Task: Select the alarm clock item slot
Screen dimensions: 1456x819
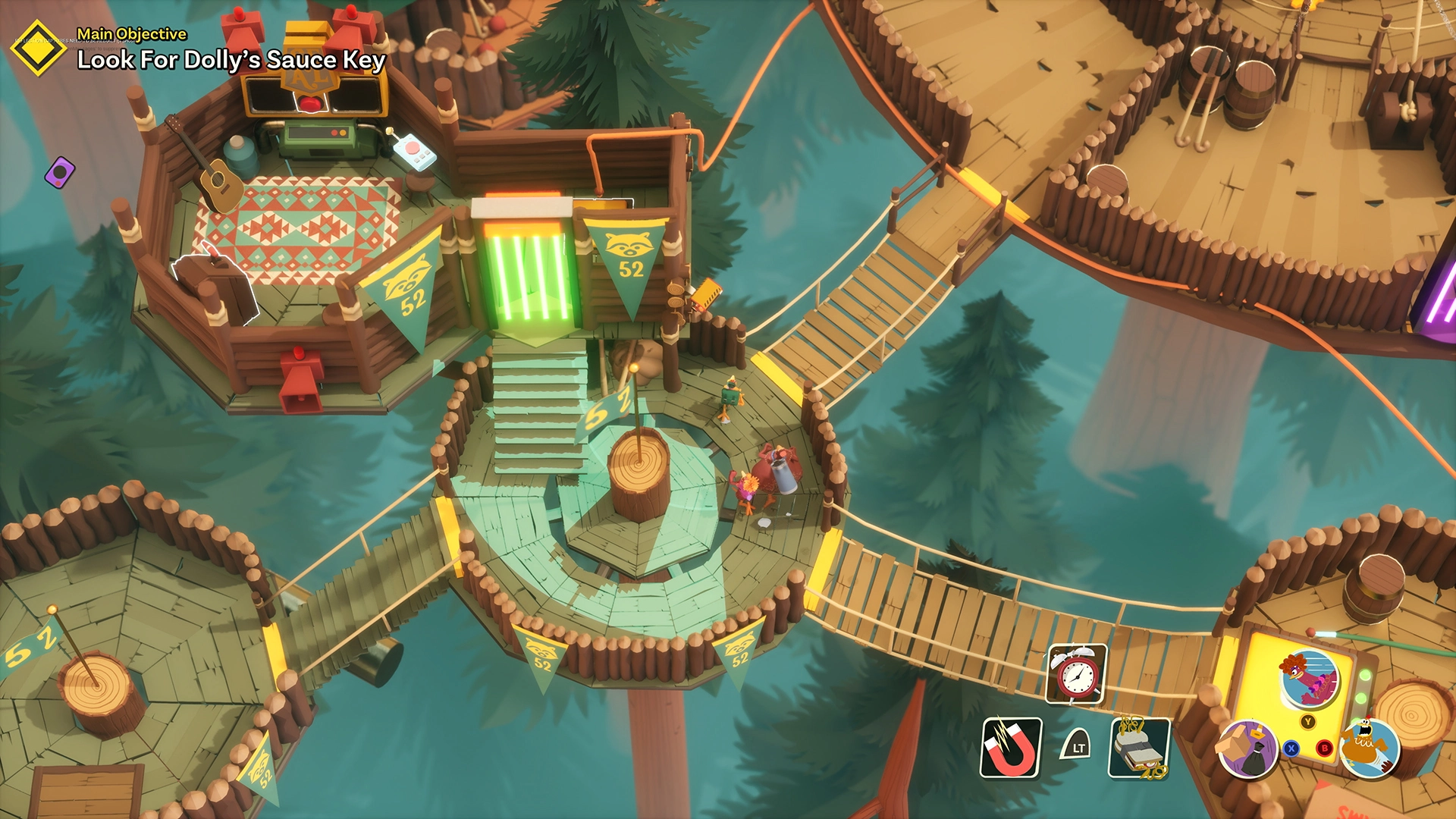Action: tap(1076, 673)
